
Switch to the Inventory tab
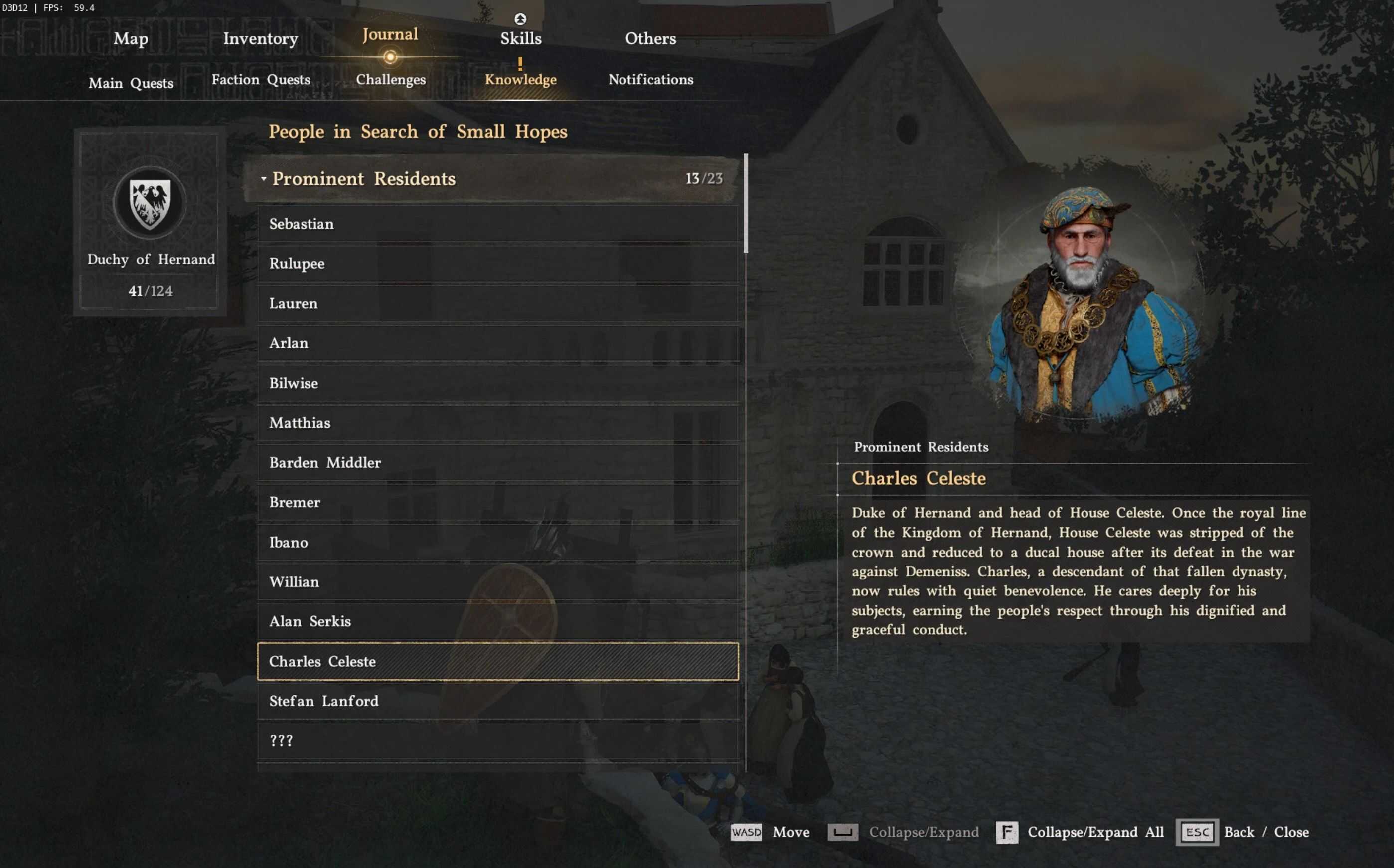pos(261,38)
